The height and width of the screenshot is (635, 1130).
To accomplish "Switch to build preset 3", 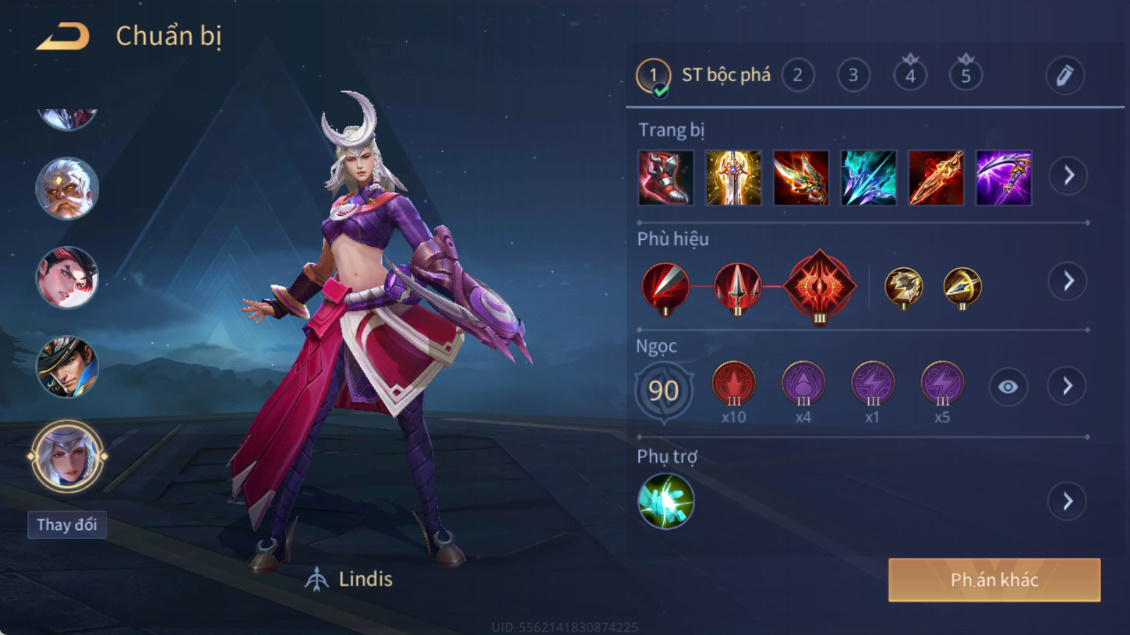I will (853, 75).
